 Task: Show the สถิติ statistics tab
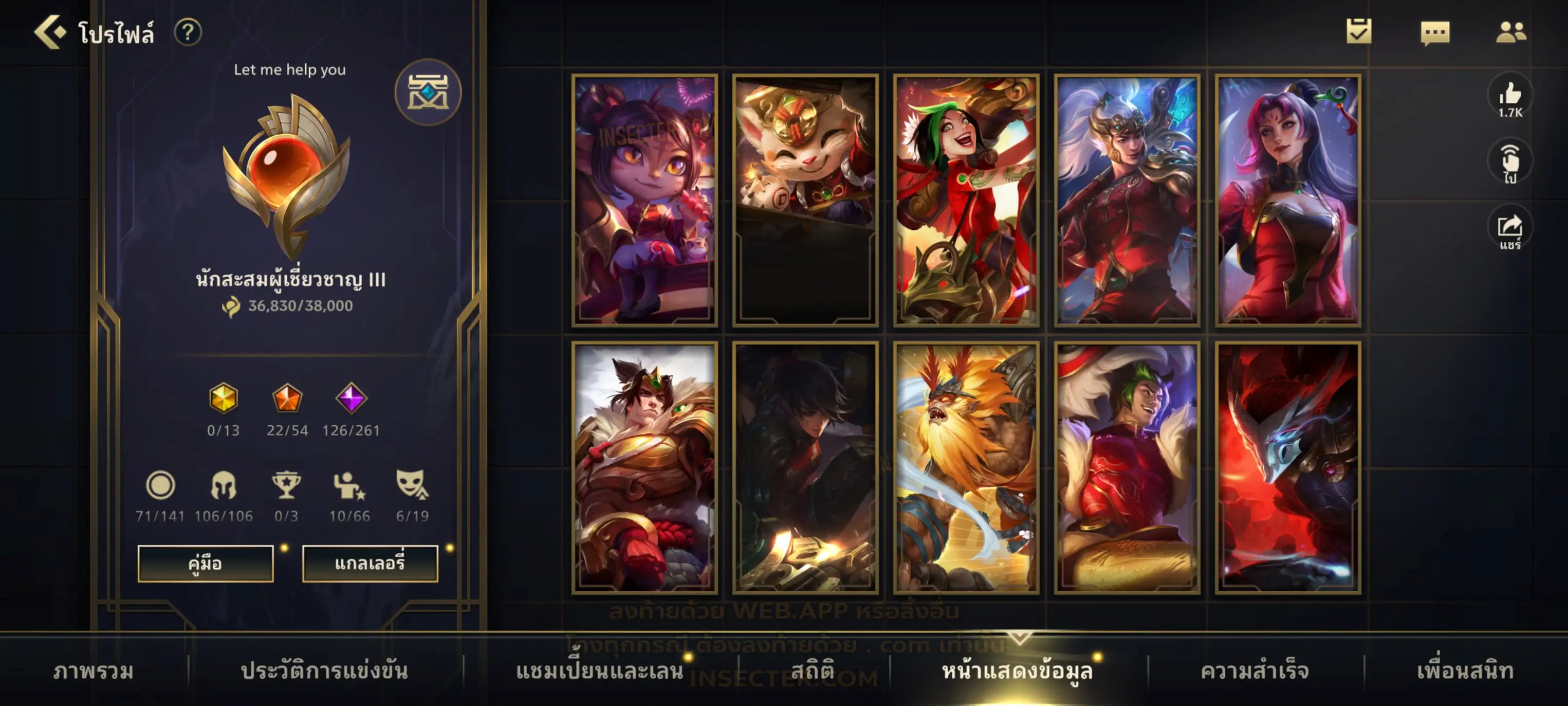[x=813, y=671]
